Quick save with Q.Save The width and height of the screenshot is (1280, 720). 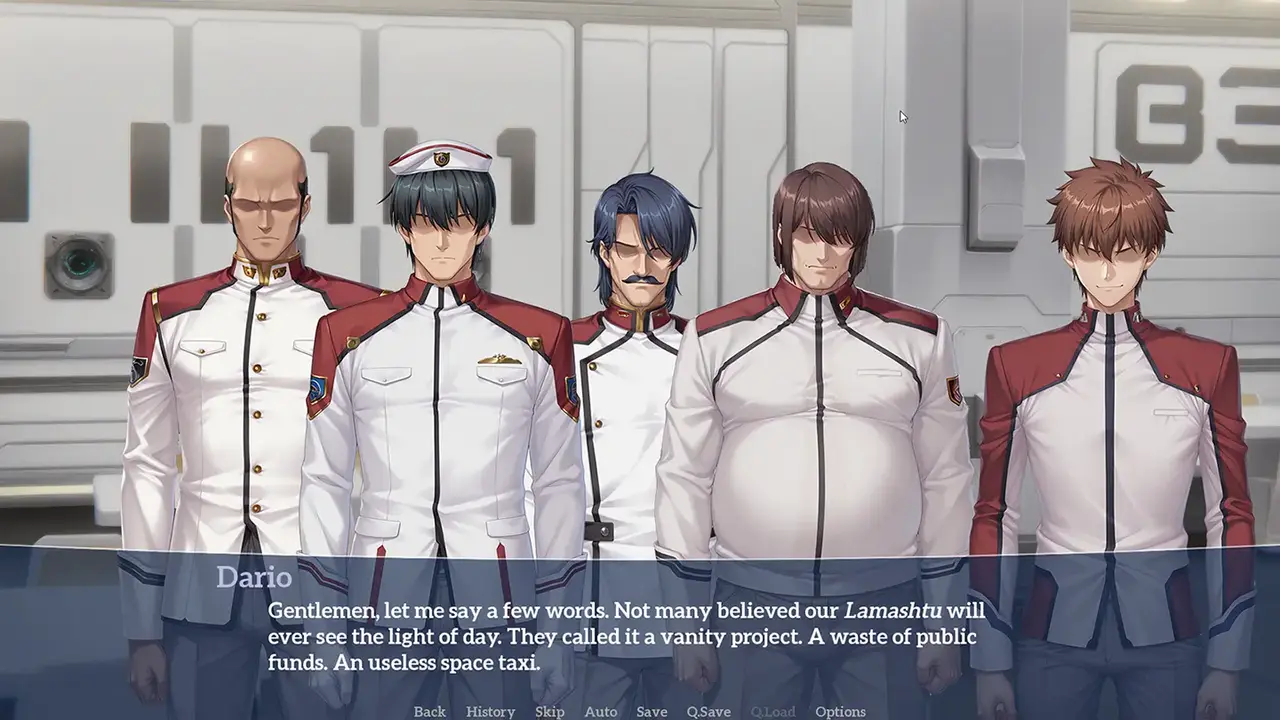(x=708, y=711)
